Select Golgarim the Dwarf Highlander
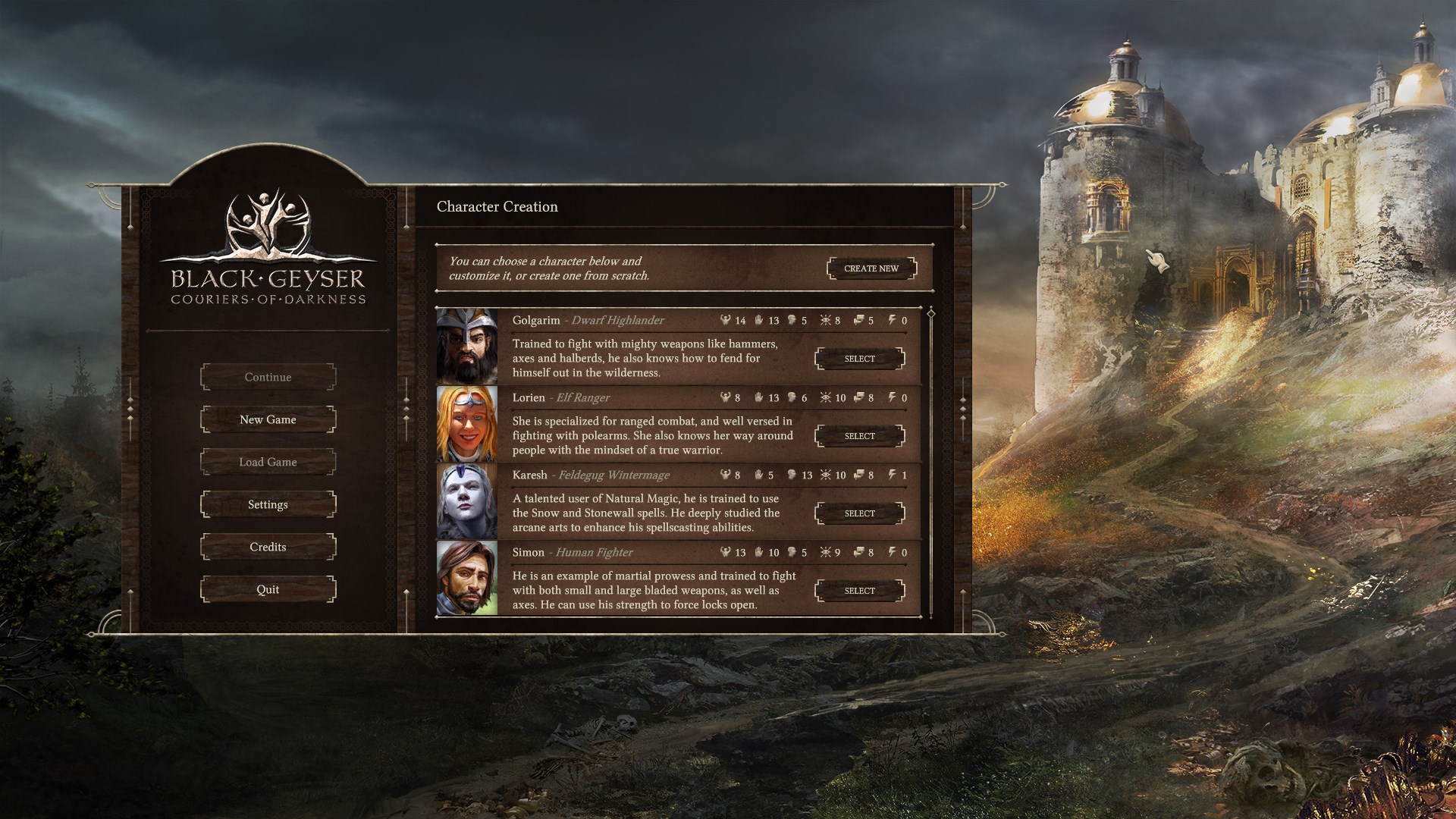This screenshot has height=819, width=1456. tap(859, 359)
